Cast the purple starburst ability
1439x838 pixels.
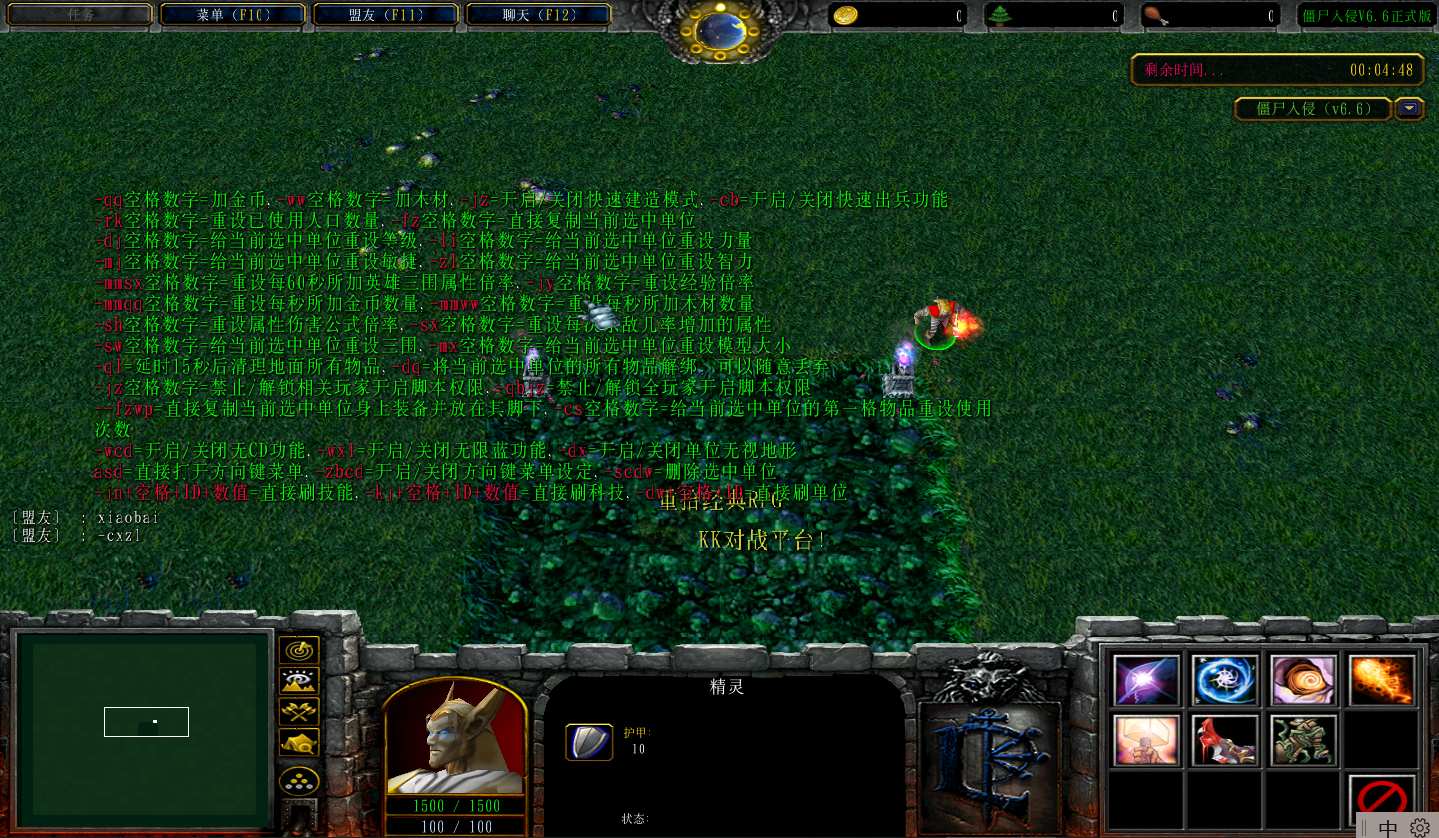[x=1146, y=680]
